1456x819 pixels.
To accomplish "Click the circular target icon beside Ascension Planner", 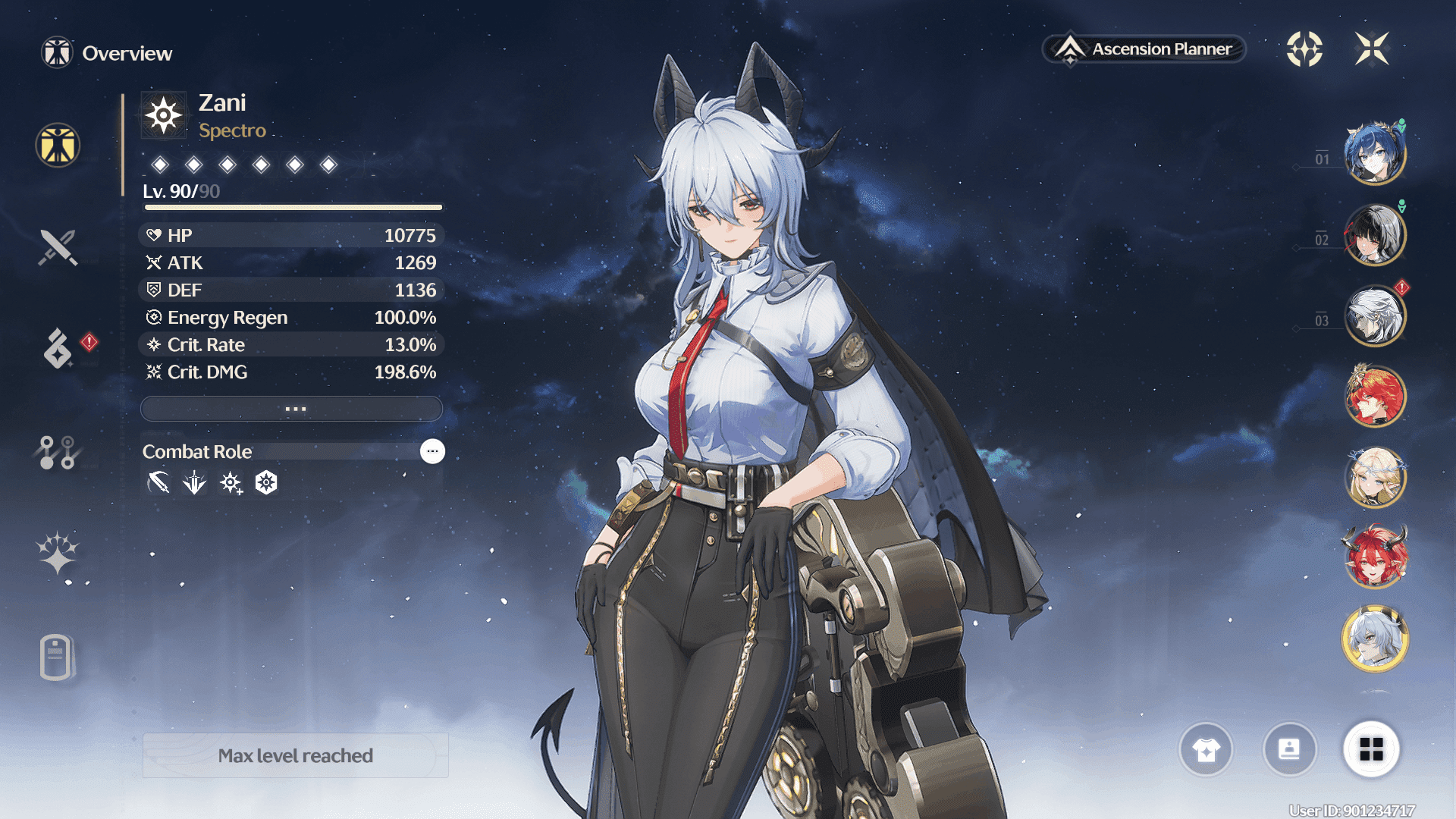I will coord(1304,49).
